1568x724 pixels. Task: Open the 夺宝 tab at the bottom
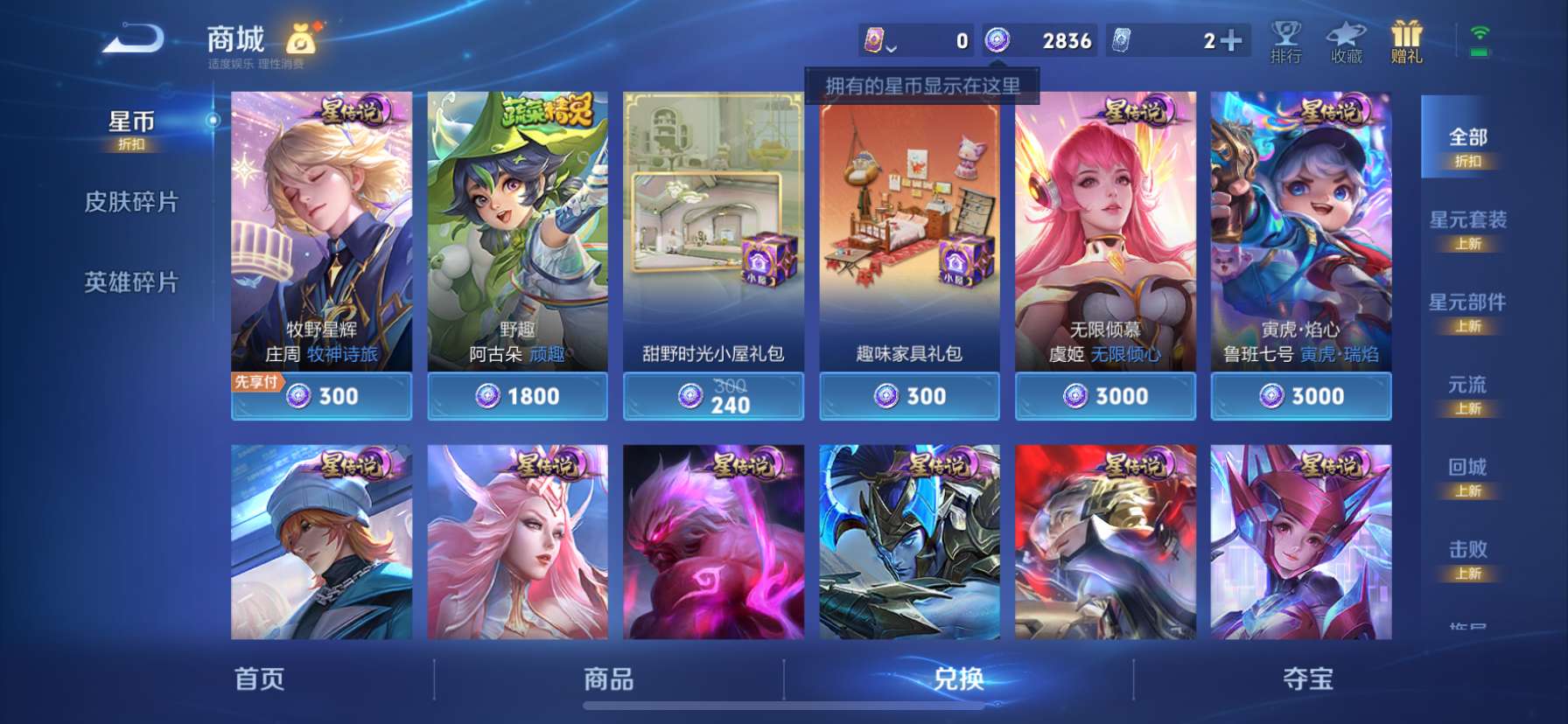(x=1311, y=680)
